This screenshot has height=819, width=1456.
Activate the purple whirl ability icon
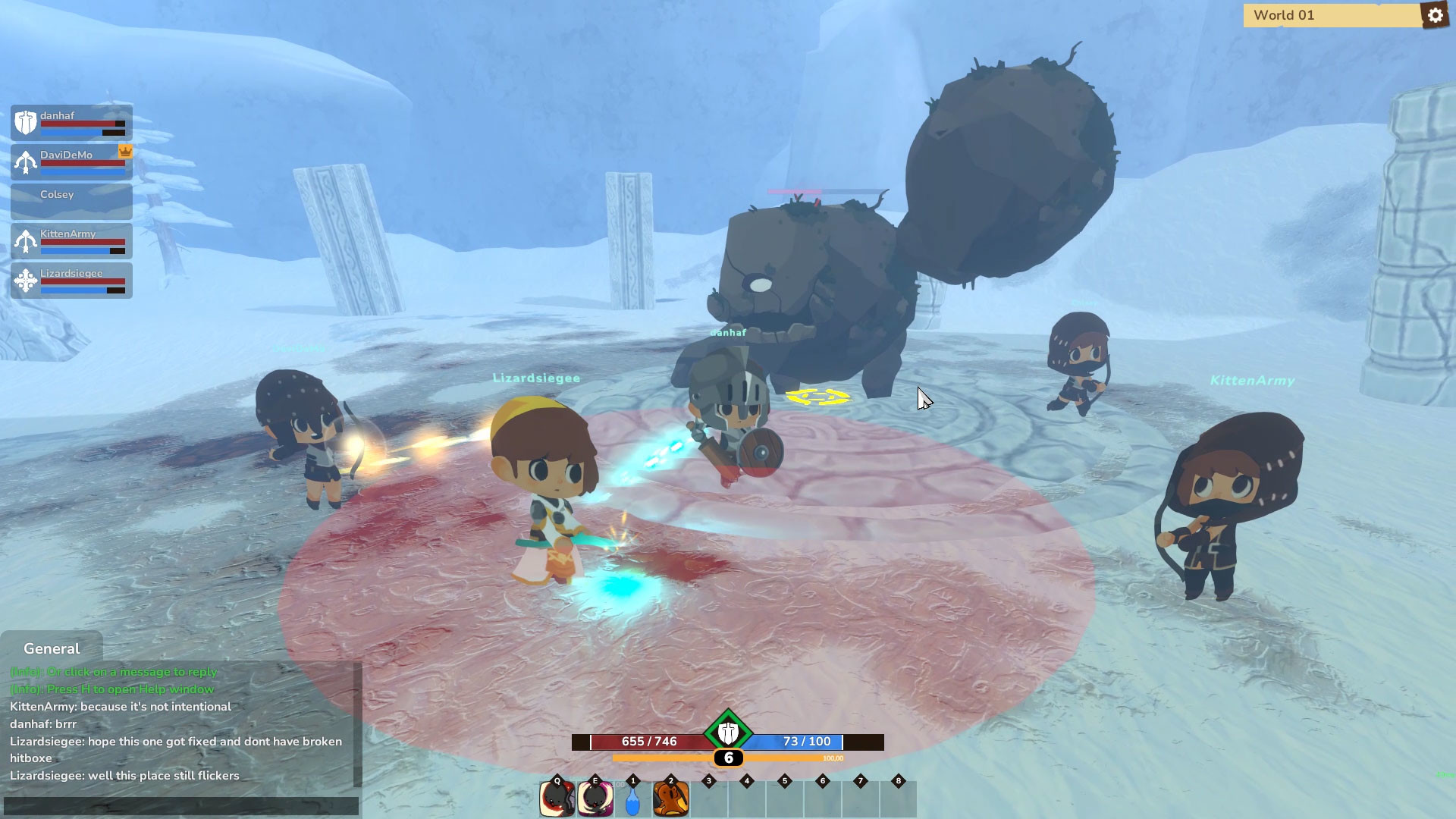[x=595, y=799]
